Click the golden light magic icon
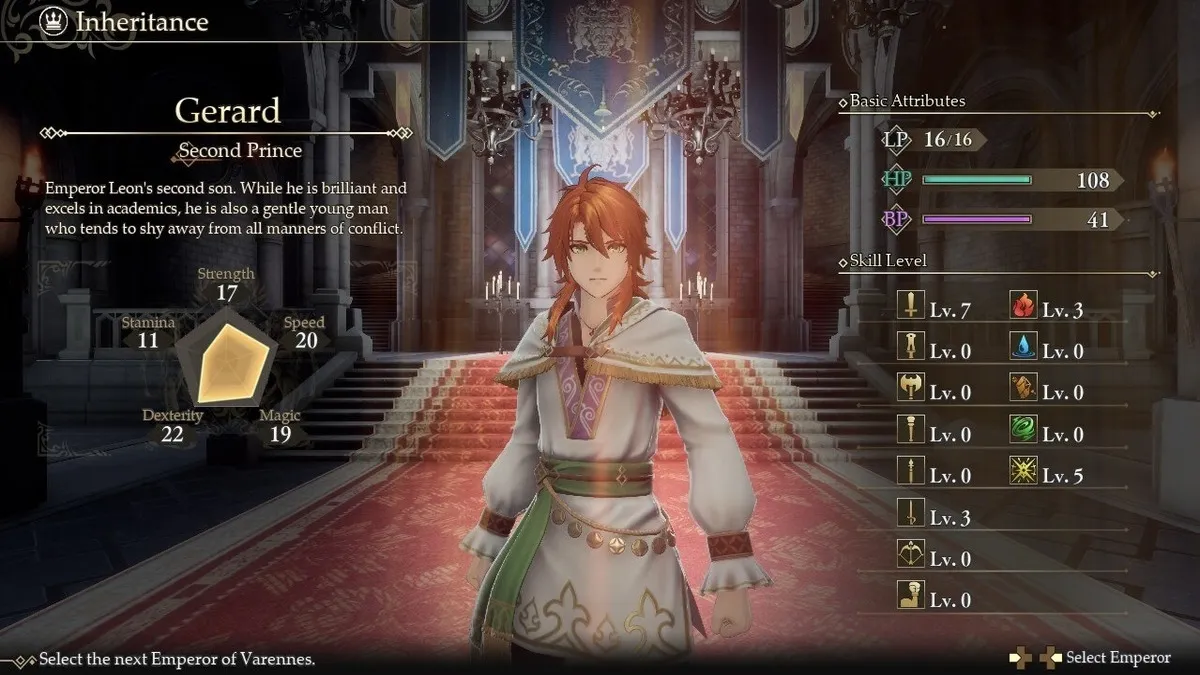This screenshot has width=1200, height=675. pyautogui.click(x=1022, y=473)
